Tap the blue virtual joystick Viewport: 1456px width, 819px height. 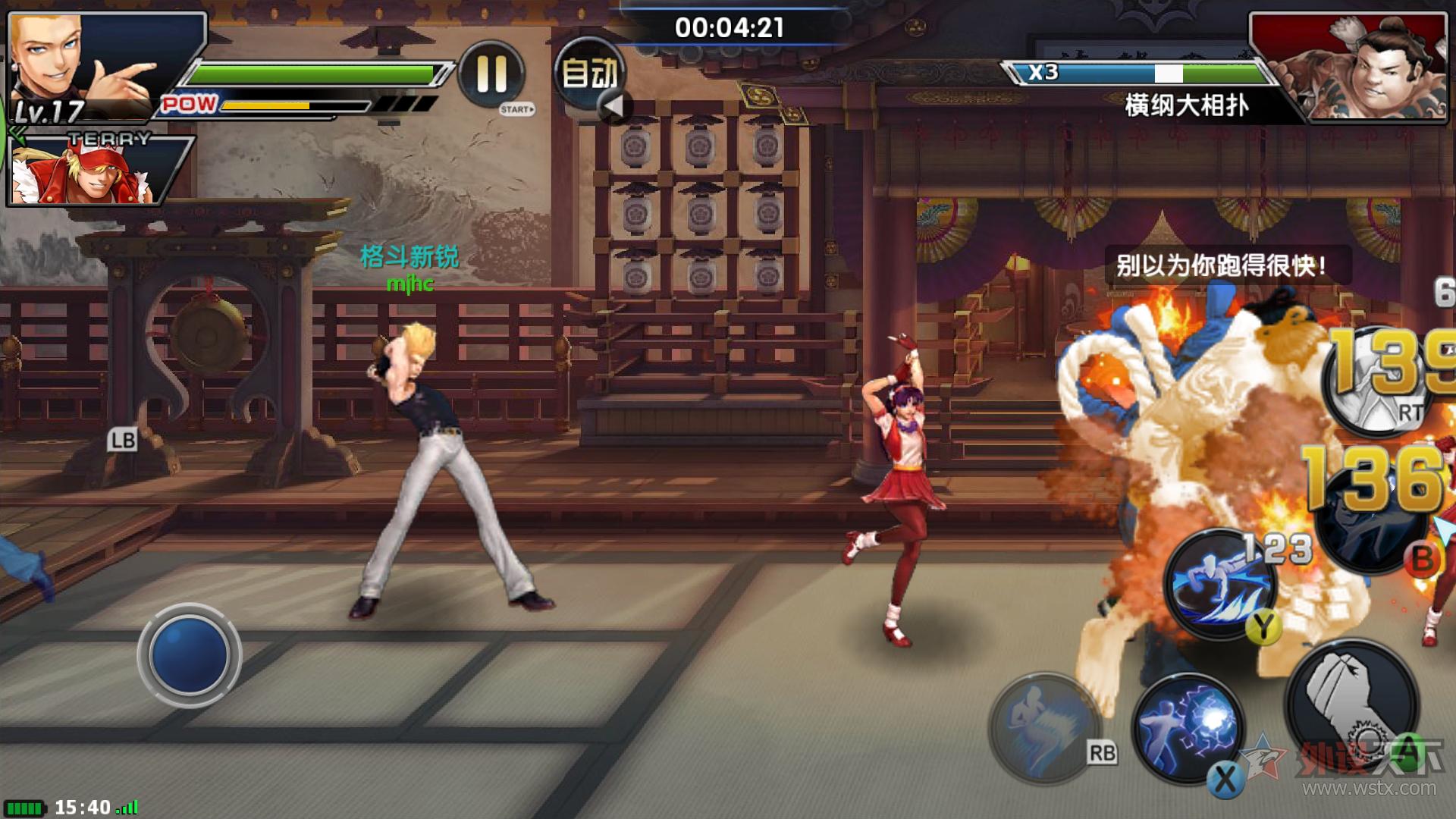click(x=189, y=654)
